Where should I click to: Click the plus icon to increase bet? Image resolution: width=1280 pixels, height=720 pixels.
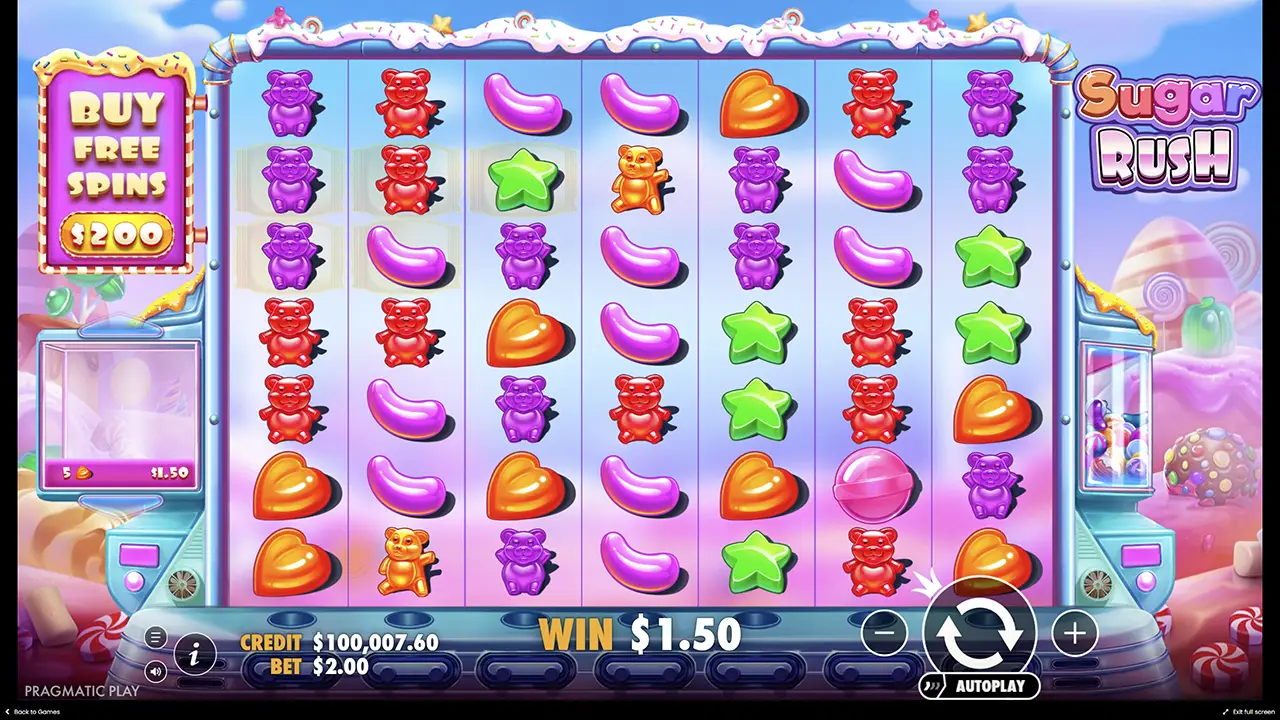pos(1074,633)
